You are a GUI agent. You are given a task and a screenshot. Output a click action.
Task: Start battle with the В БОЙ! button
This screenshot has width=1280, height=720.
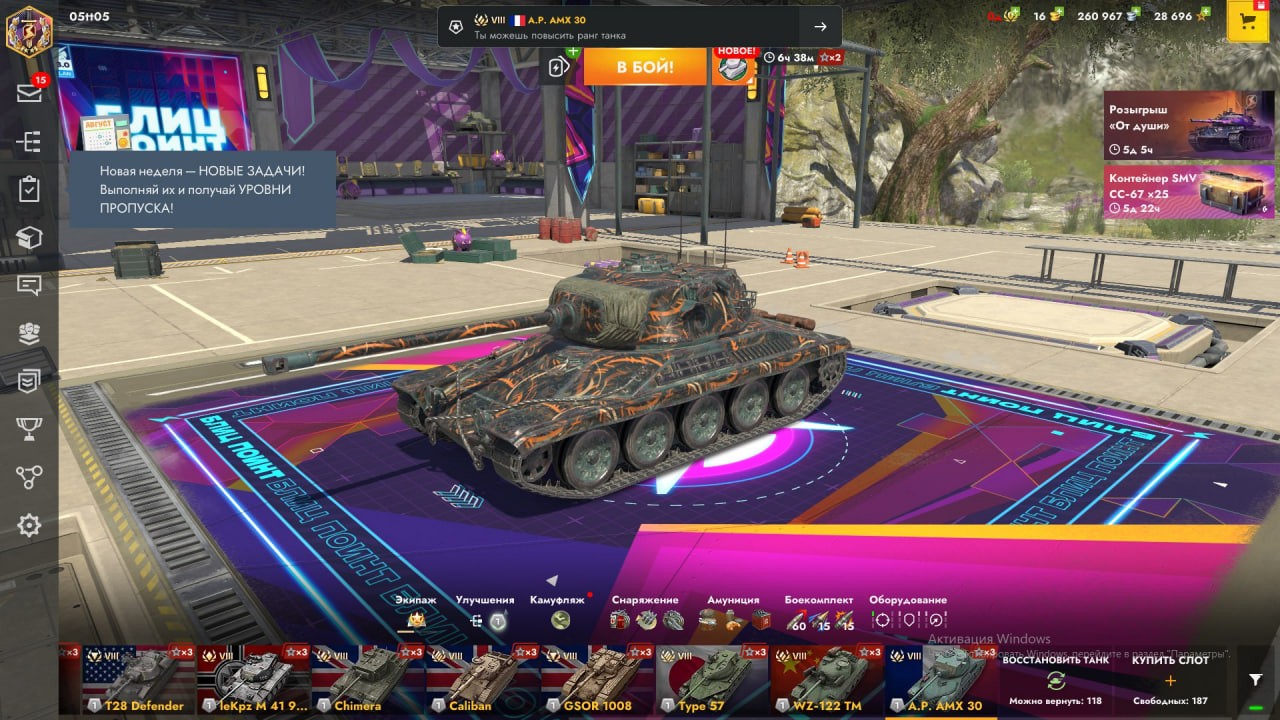tap(644, 67)
